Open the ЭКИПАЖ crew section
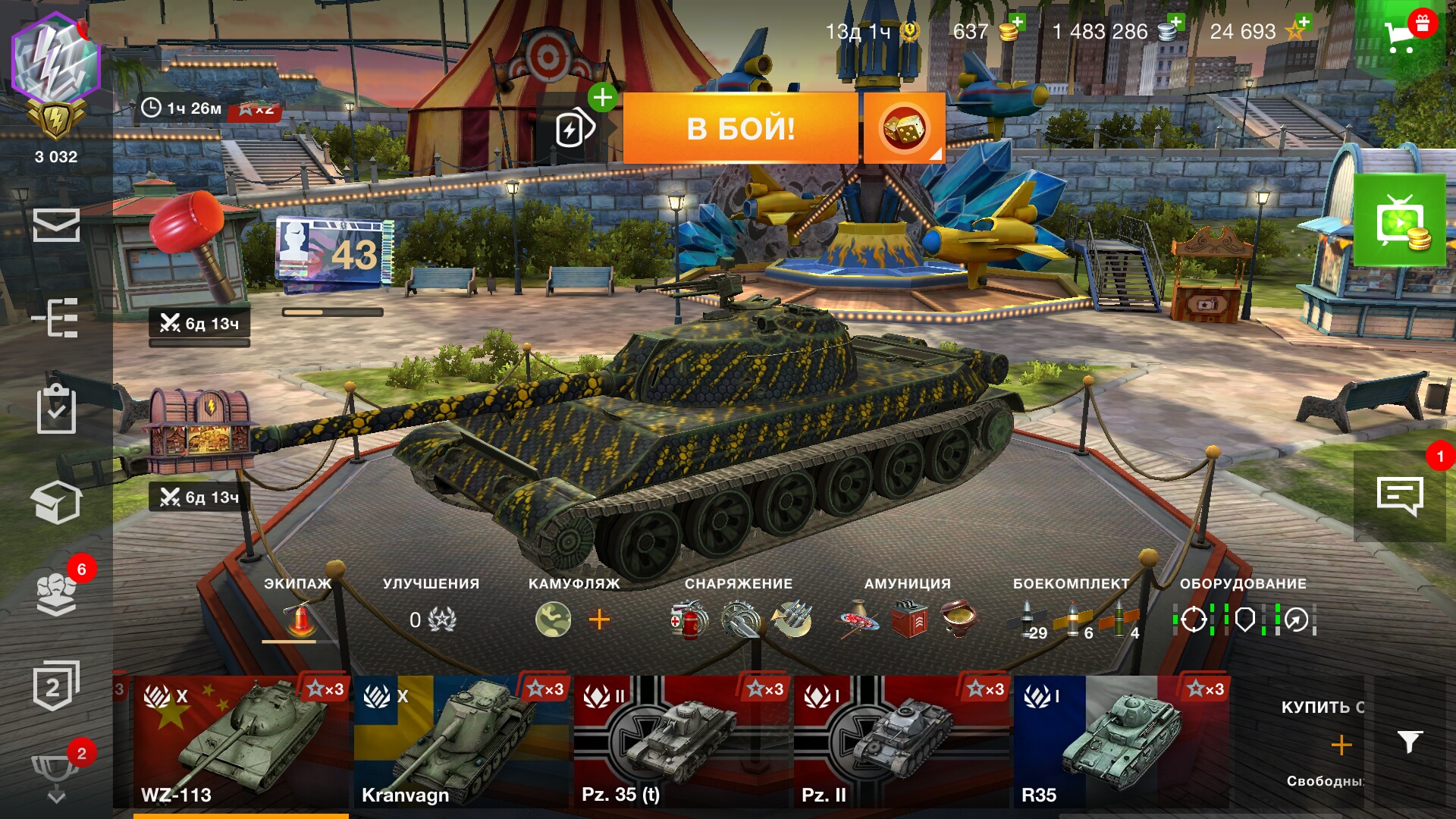 click(299, 610)
